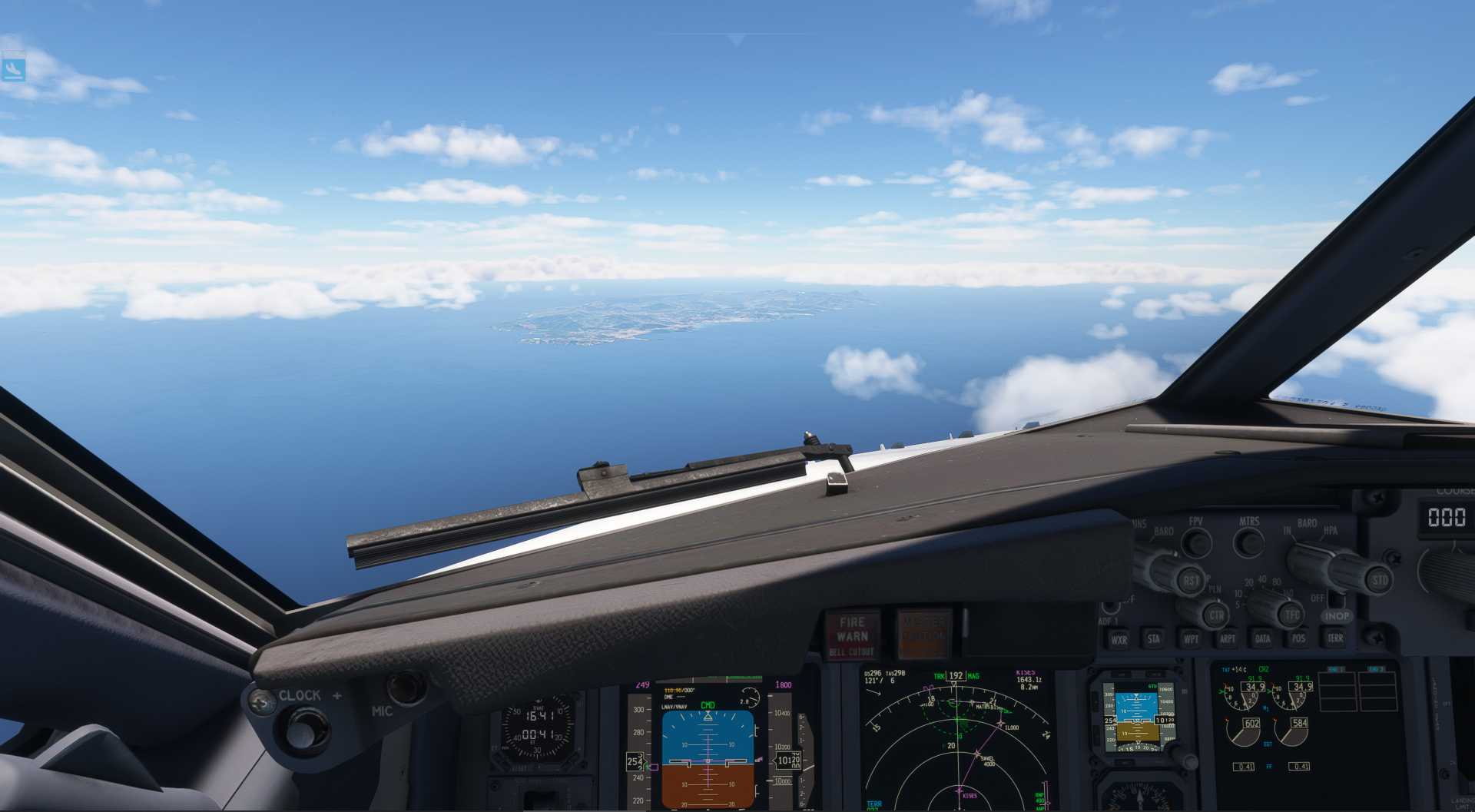Push the RST minimums reset button
The image size is (1475, 812).
tap(1191, 581)
